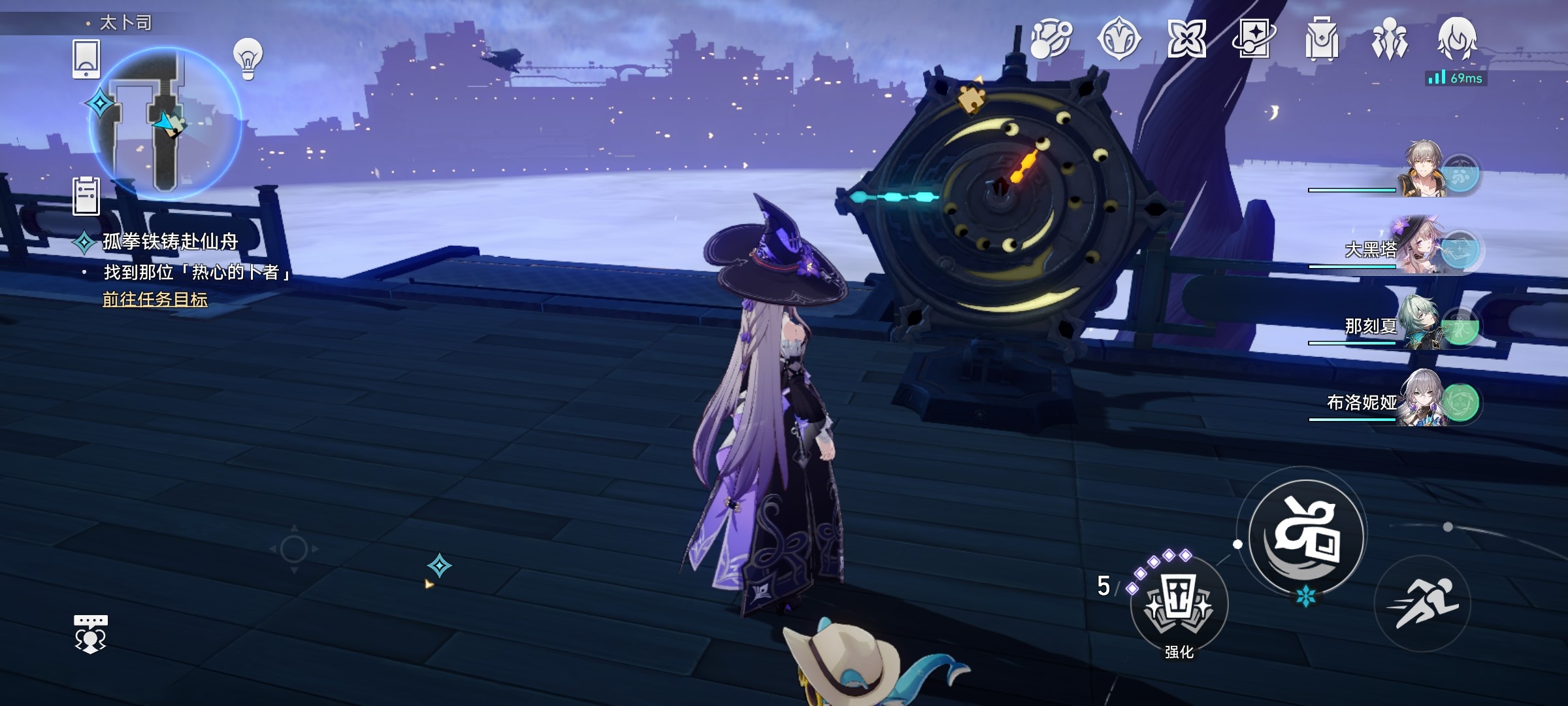The image size is (1568, 706).
Task: Open the star card warp icon
Action: click(x=1254, y=39)
